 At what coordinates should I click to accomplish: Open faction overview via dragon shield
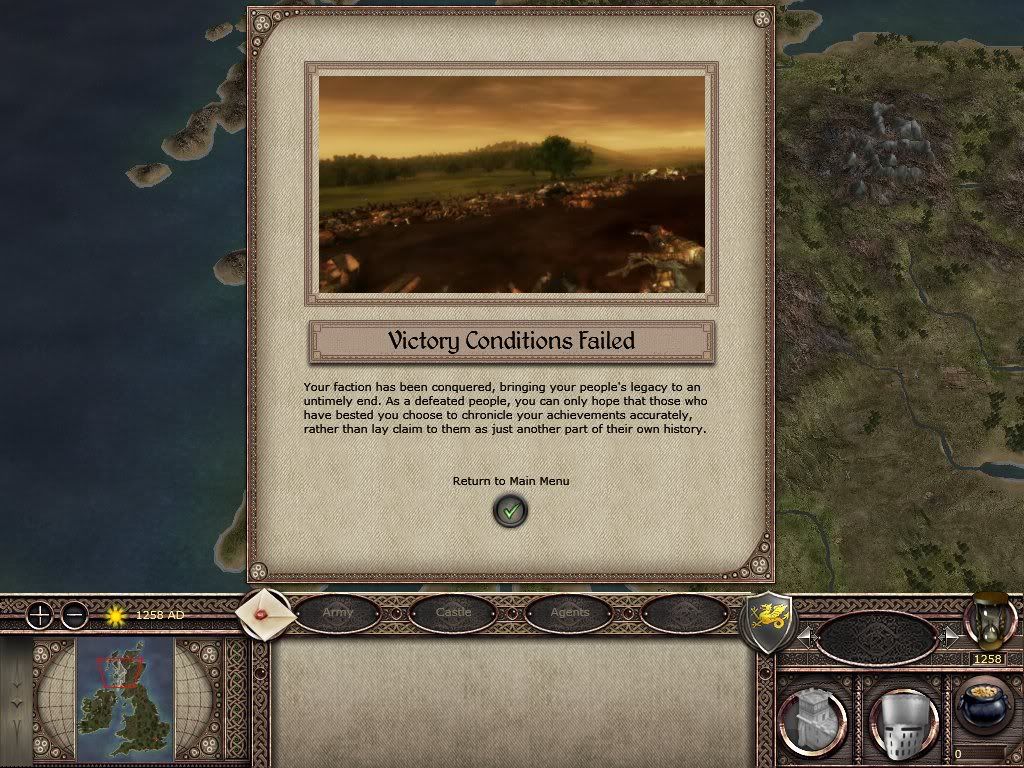tap(768, 621)
